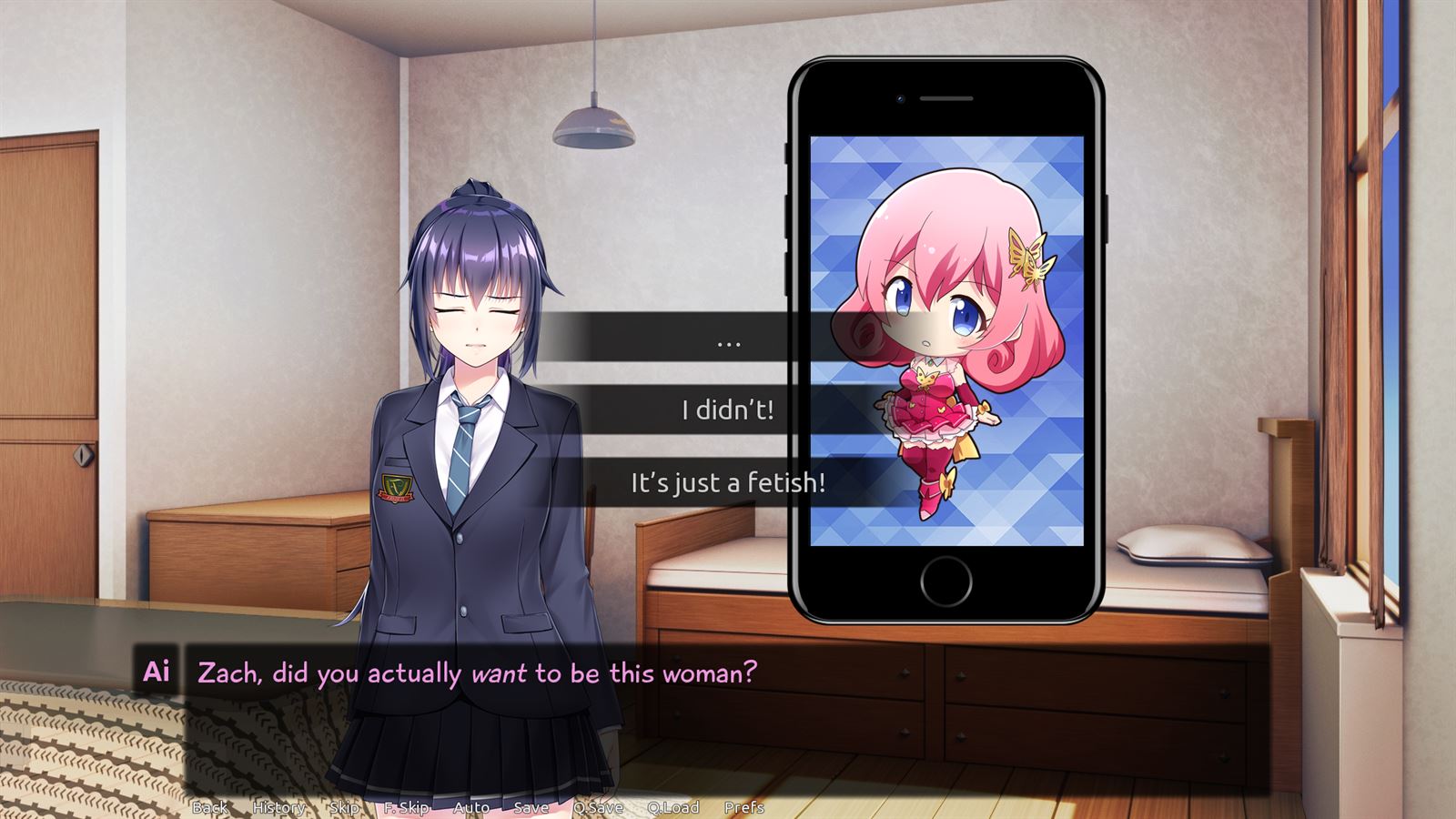
Task: Click the phone's earpiece speaker slot
Action: point(946,98)
